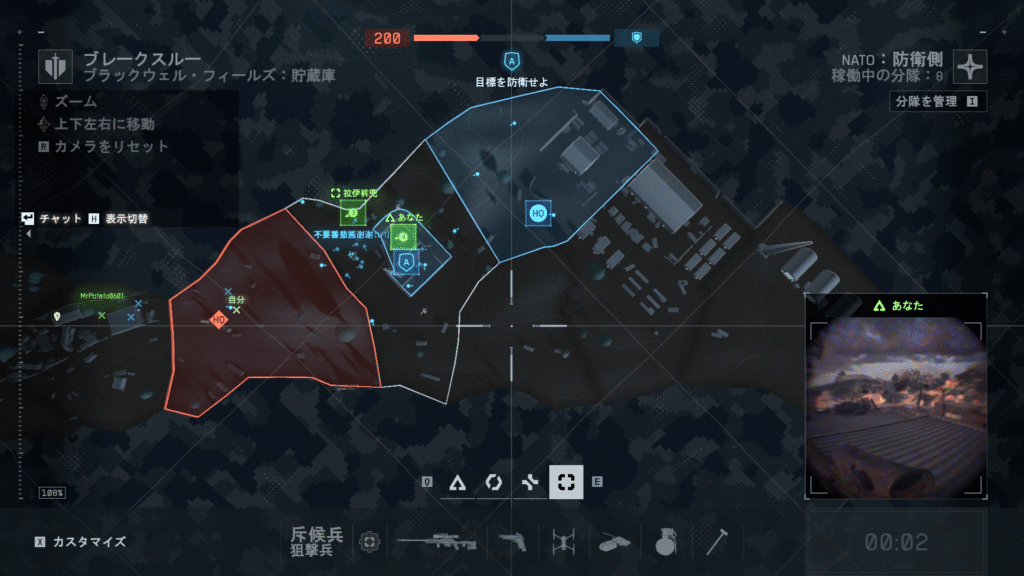Switch to the Engineer class ring icon
The image size is (1024, 576).
(x=493, y=482)
